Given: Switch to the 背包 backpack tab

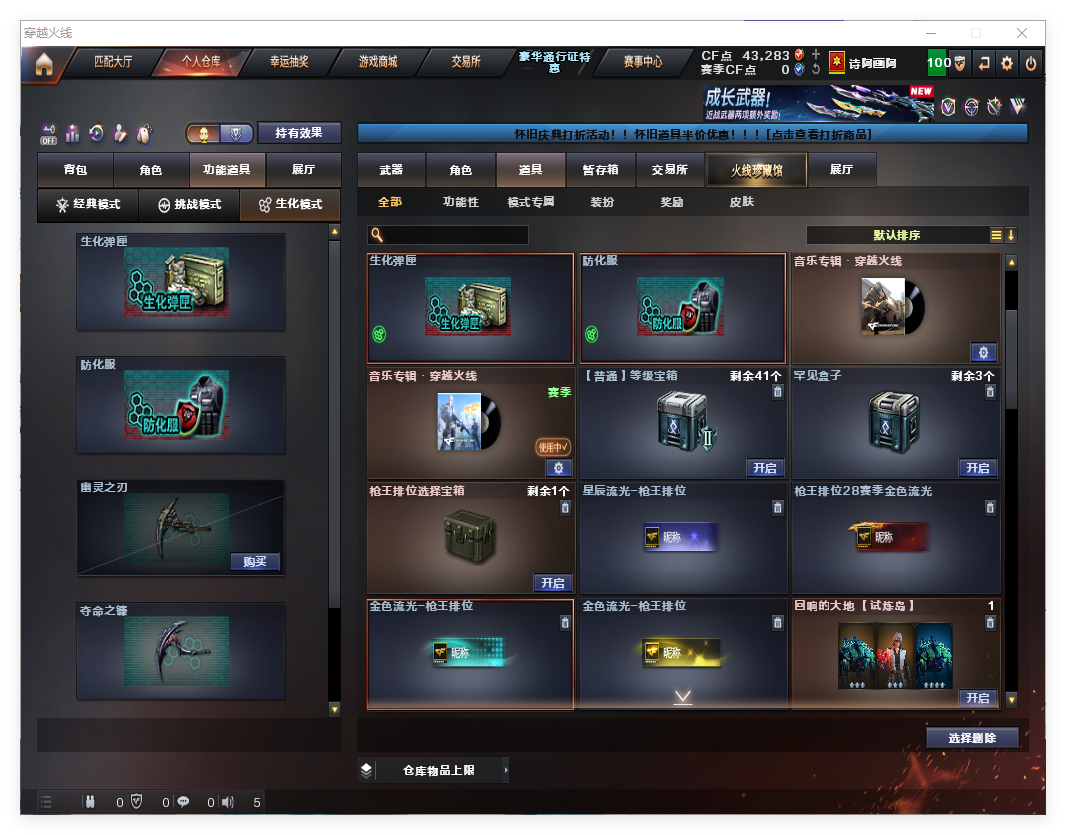Looking at the screenshot, I should tap(75, 170).
